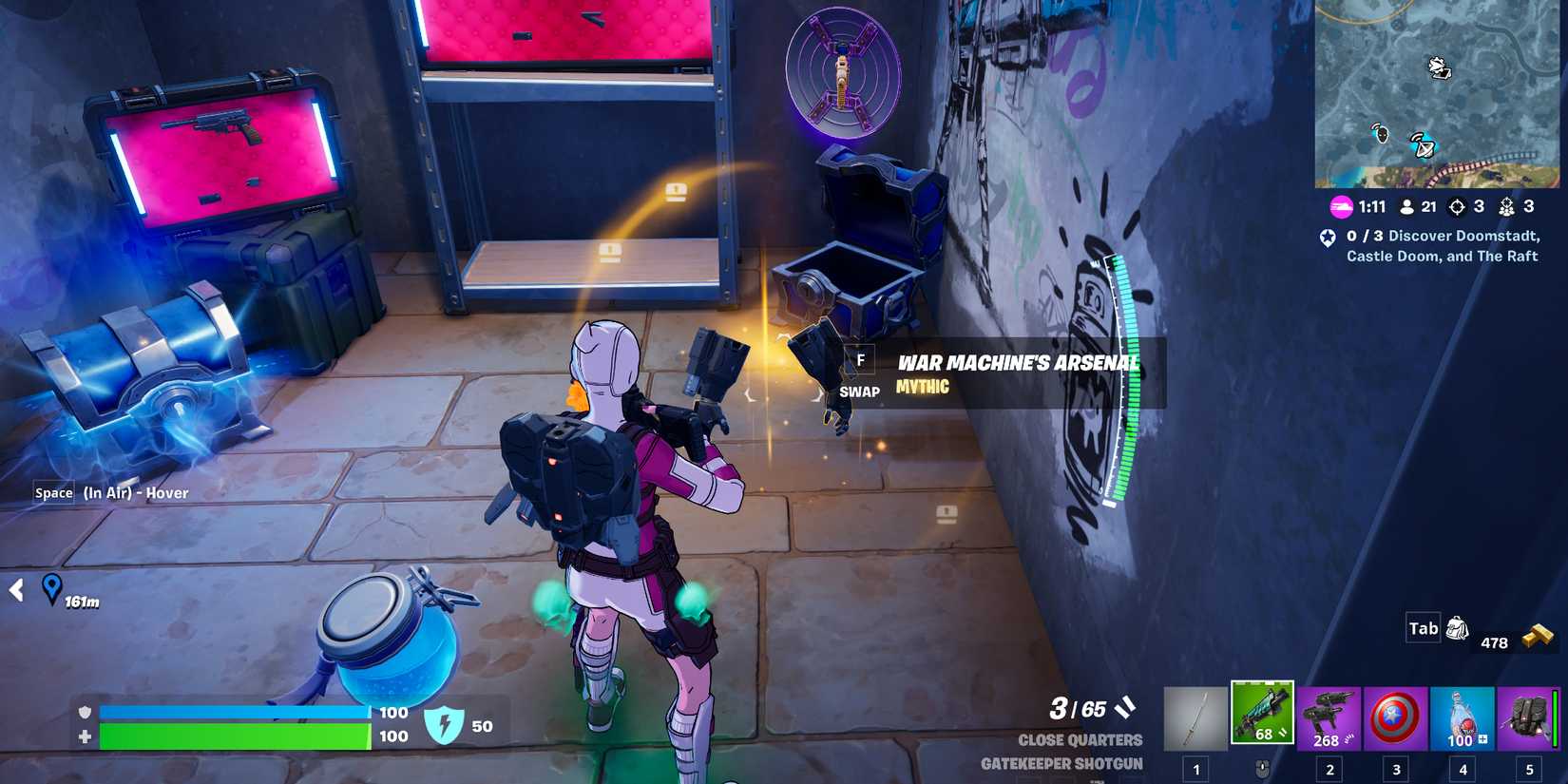Click the pink storm timer icon
1568x784 pixels.
[x=1340, y=205]
